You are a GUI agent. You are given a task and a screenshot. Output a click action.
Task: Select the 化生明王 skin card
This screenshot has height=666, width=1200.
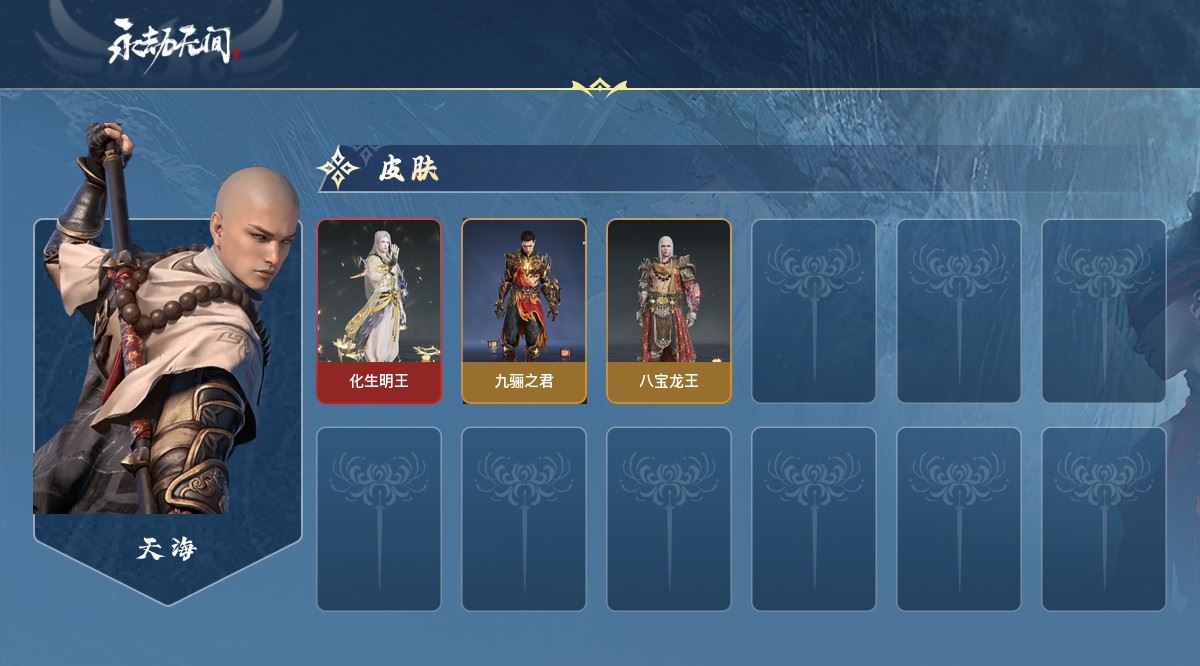point(379,311)
